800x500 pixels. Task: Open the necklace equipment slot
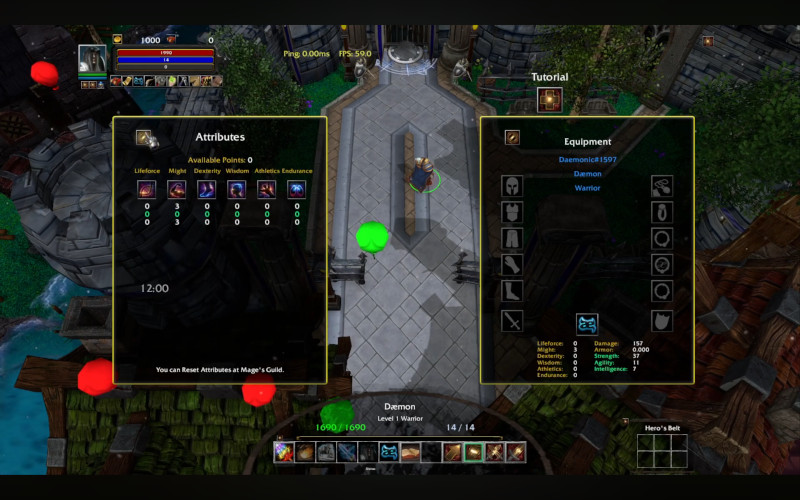pos(661,186)
